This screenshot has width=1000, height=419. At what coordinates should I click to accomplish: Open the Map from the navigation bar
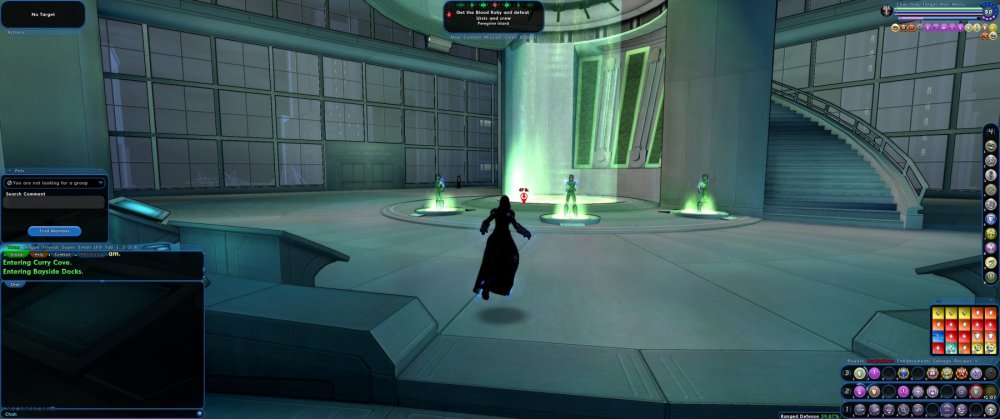(456, 38)
